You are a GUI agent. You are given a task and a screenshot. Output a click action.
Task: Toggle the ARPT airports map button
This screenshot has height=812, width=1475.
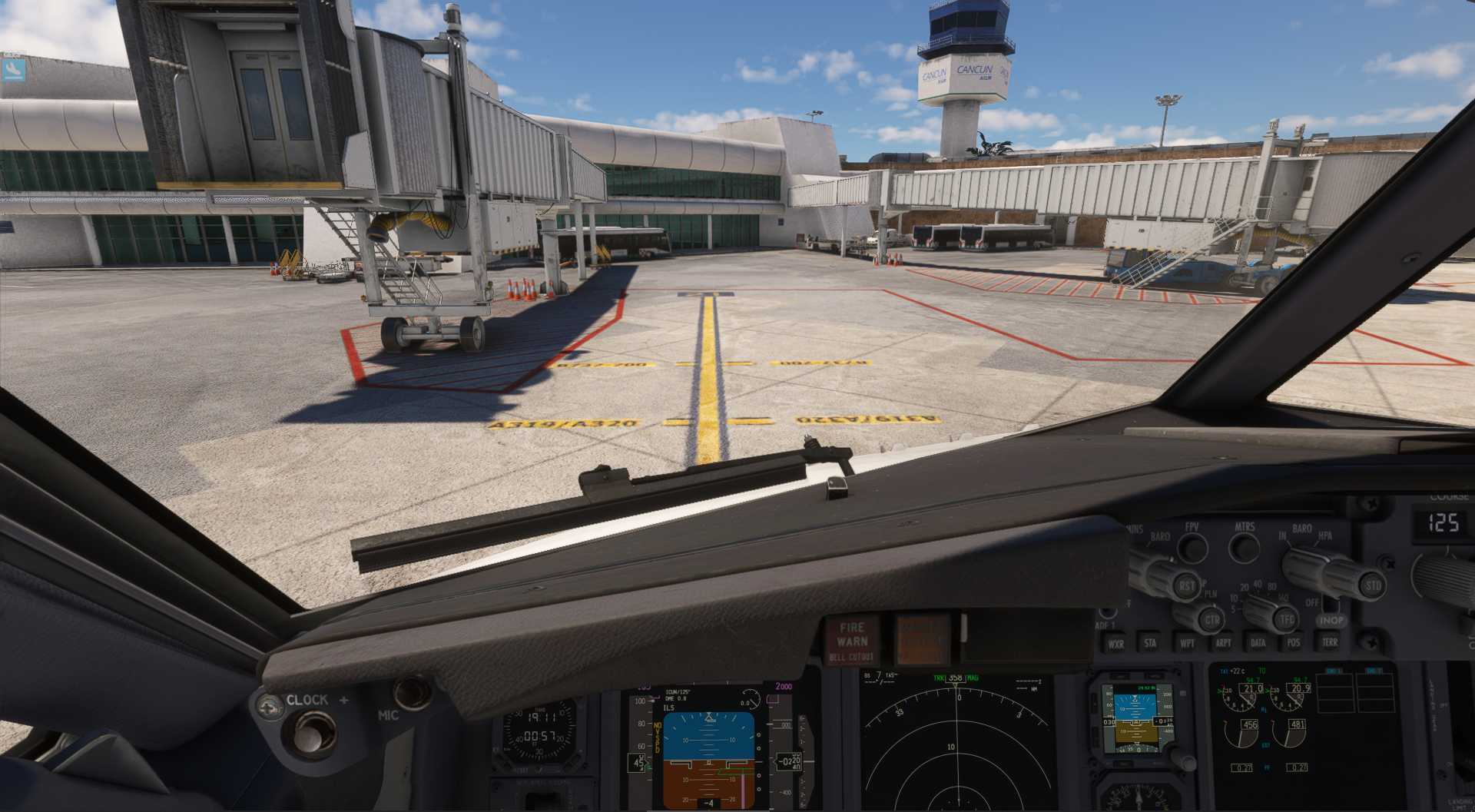pyautogui.click(x=1223, y=643)
